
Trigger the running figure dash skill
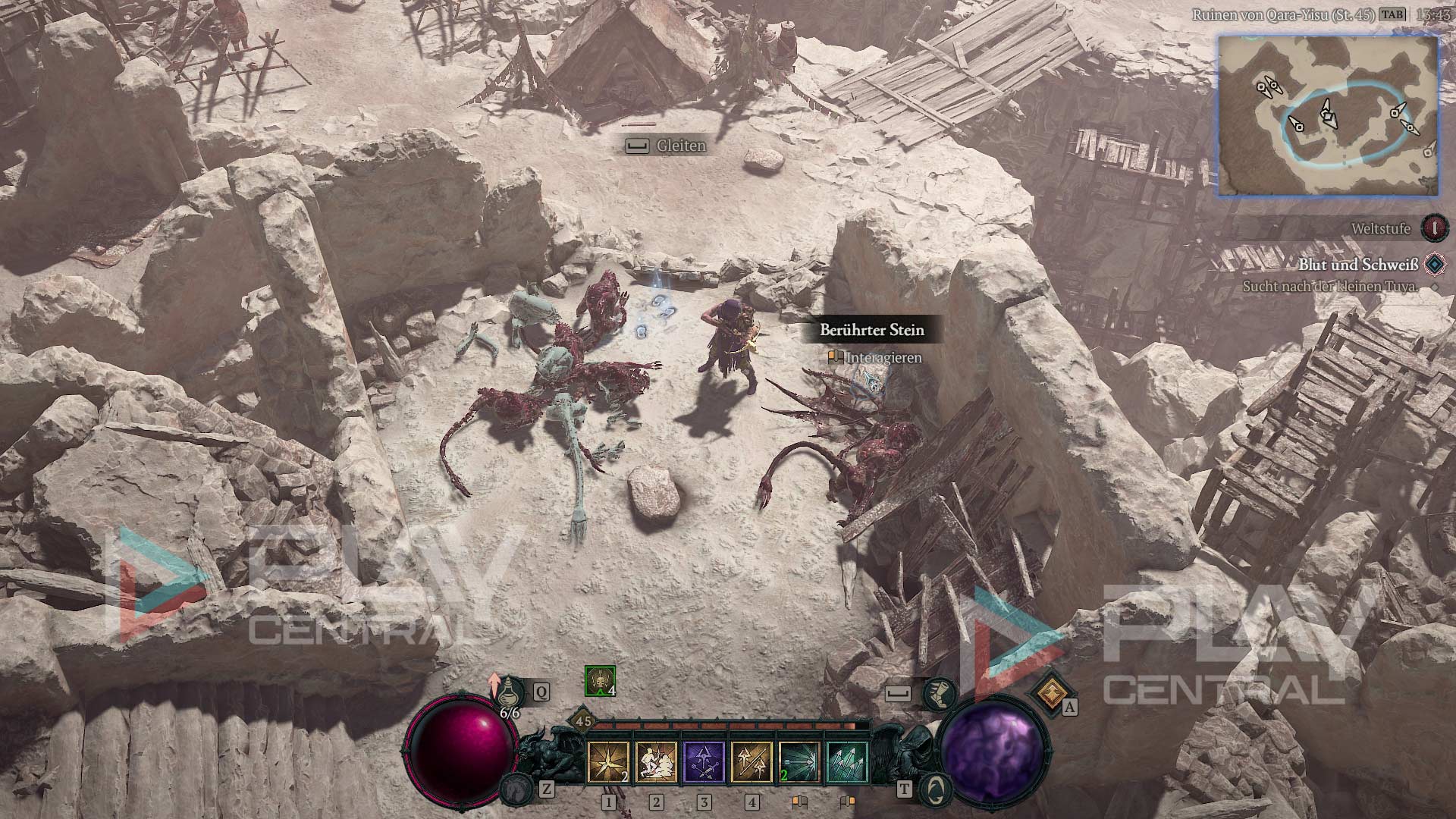(656, 762)
